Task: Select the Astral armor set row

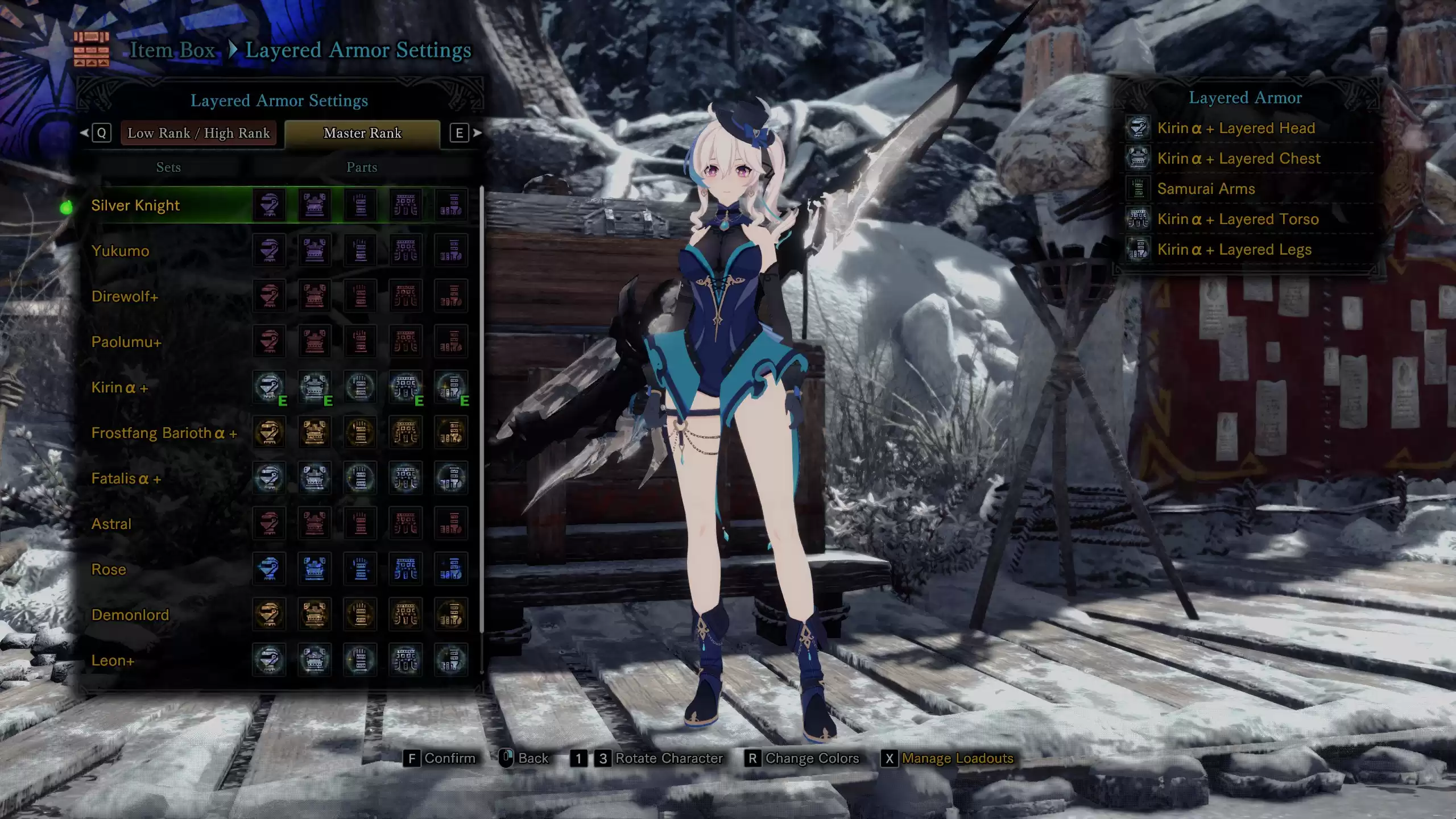Action: tap(111, 524)
